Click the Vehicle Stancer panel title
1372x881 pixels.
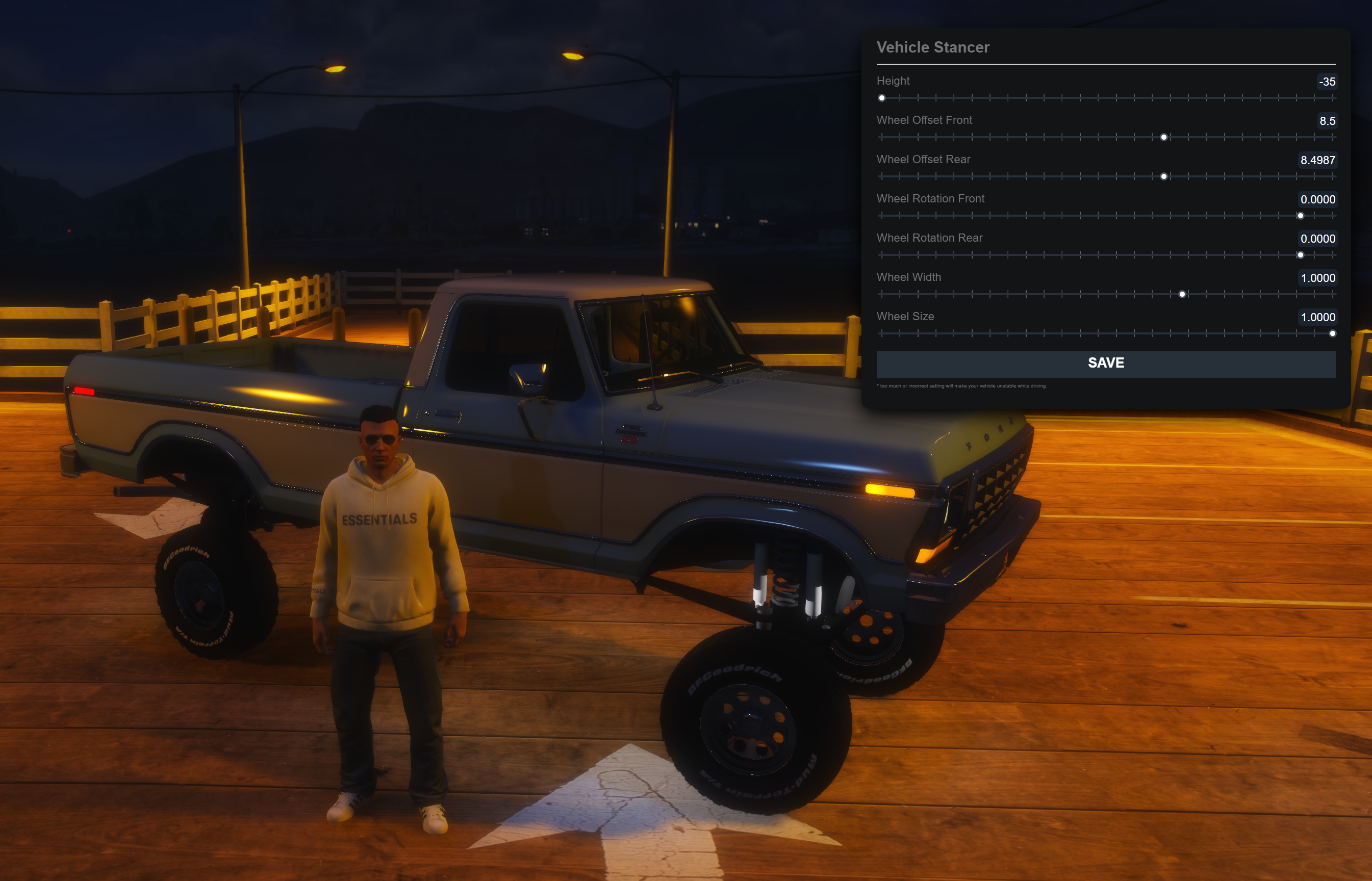point(933,47)
